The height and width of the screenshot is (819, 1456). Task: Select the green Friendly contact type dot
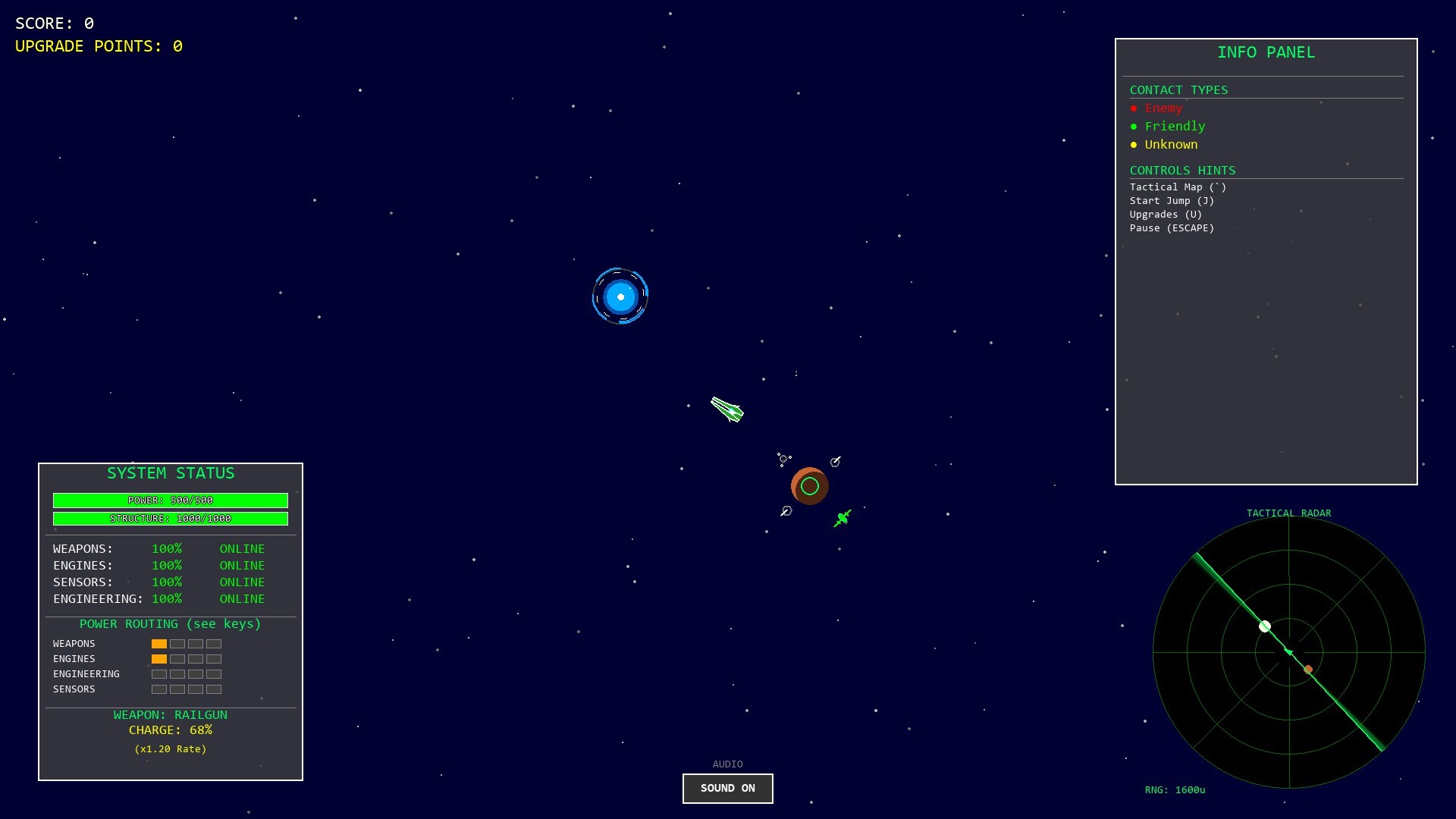[1134, 127]
